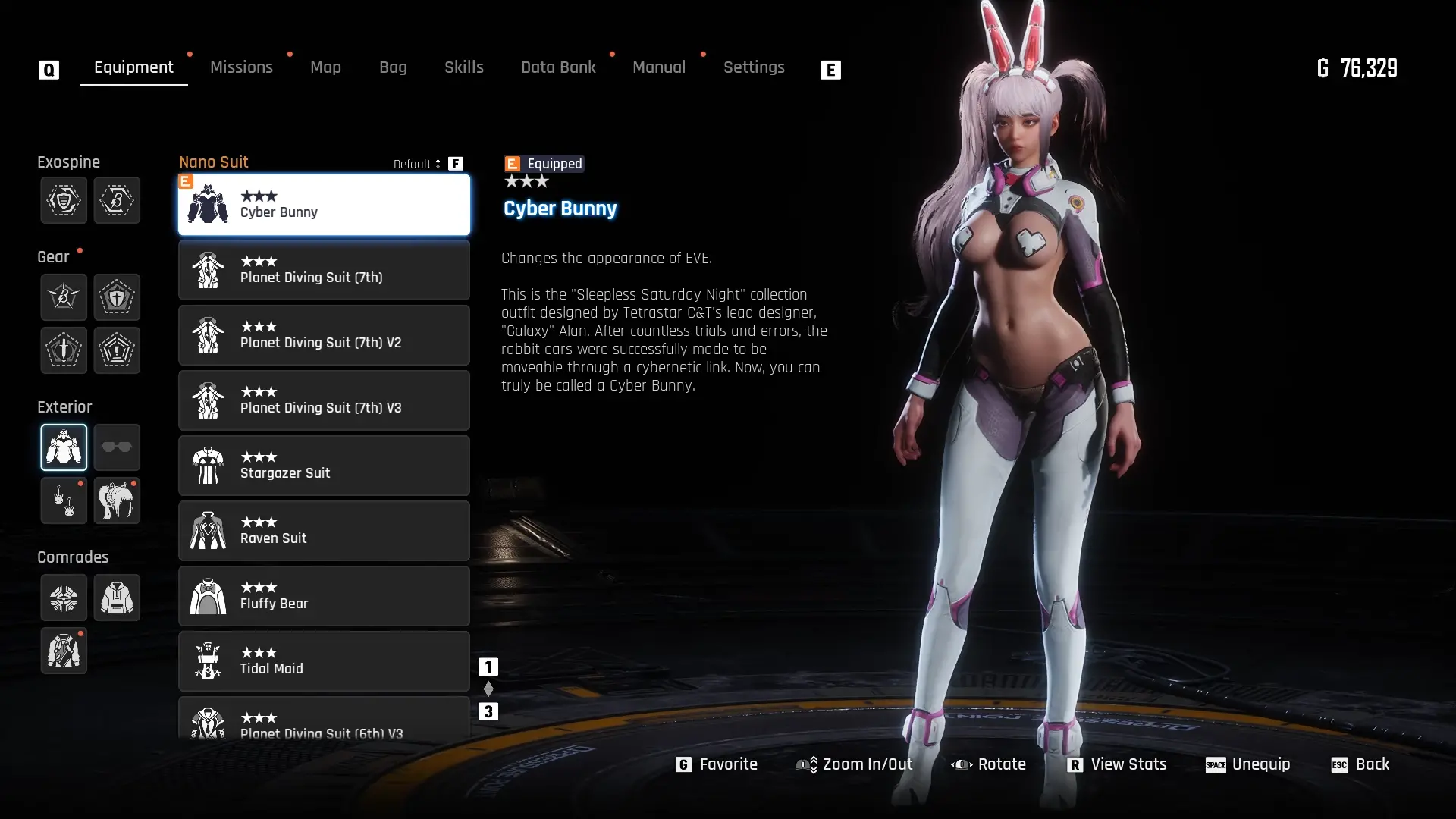The image size is (1456, 819).
Task: Open the hairstyle exterior slot
Action: tap(117, 500)
